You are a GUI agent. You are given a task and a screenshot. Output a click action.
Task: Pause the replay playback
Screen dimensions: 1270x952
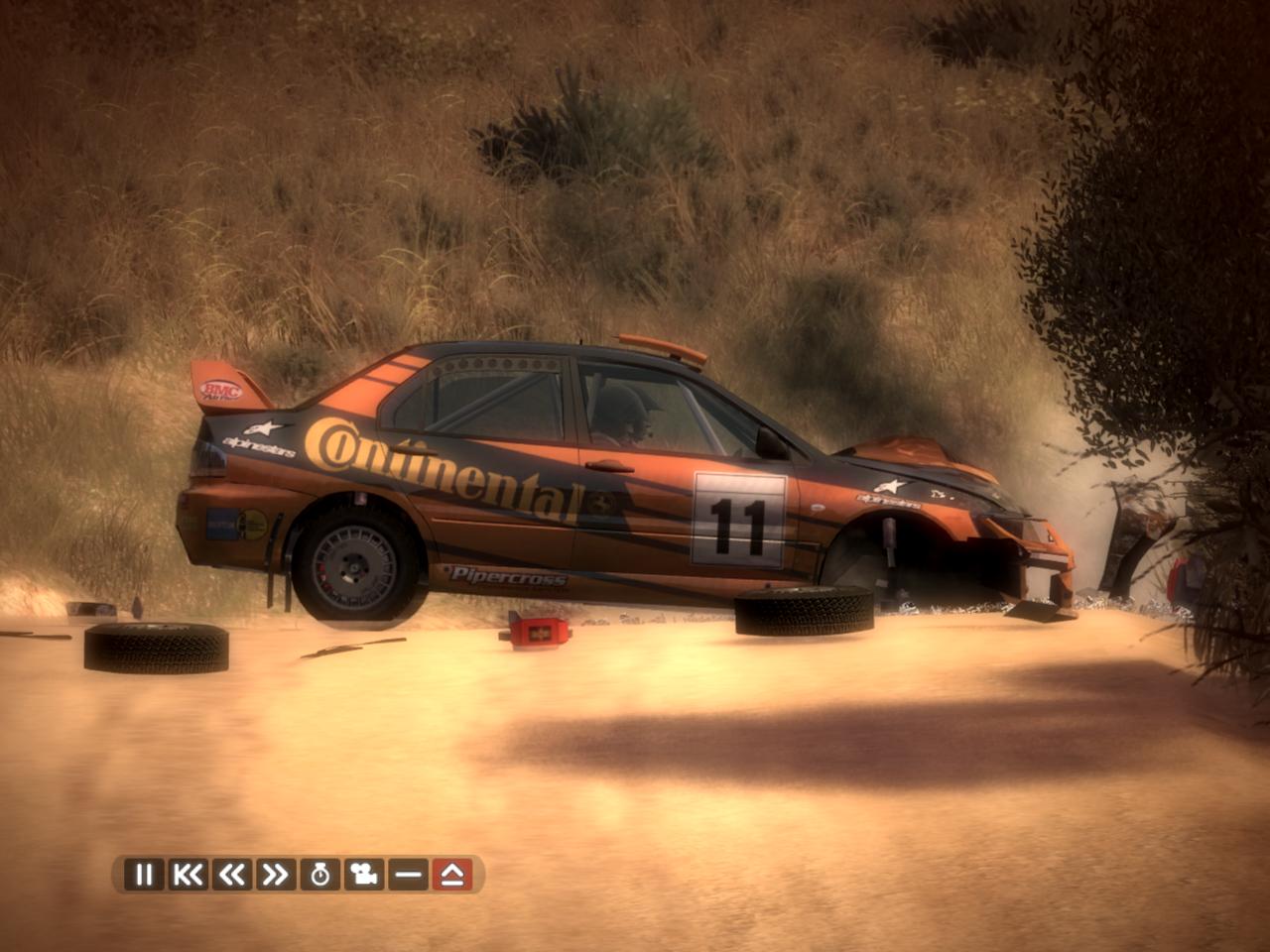(x=144, y=875)
